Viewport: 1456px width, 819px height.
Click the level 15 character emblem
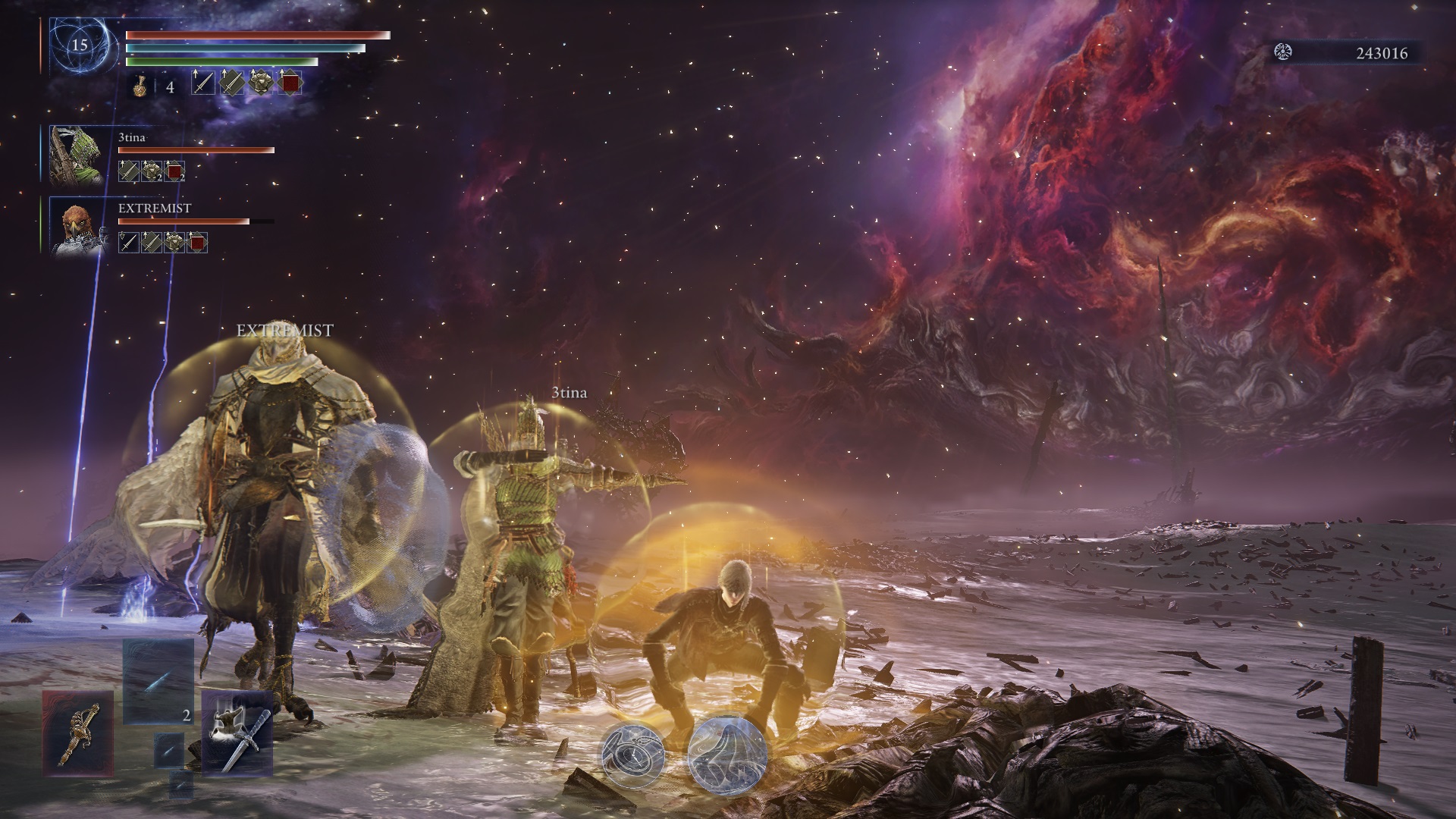[80, 45]
